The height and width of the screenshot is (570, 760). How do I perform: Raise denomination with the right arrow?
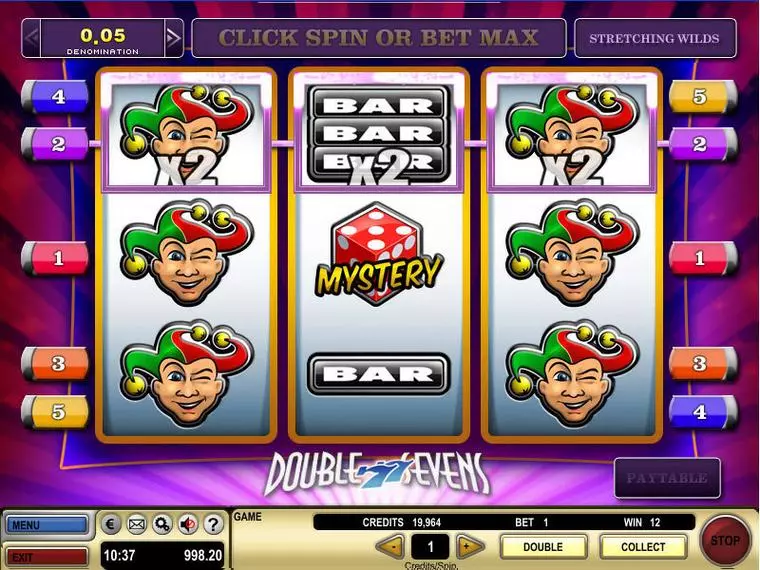(174, 39)
